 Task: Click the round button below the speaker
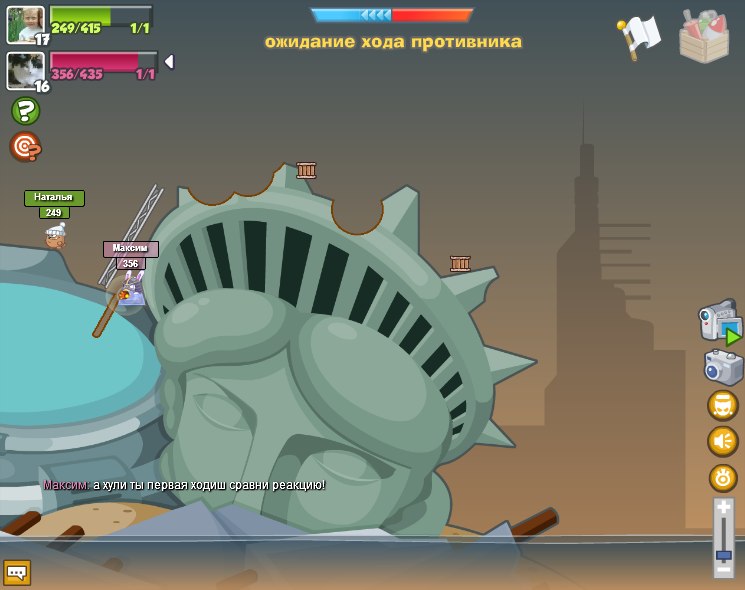tap(722, 477)
